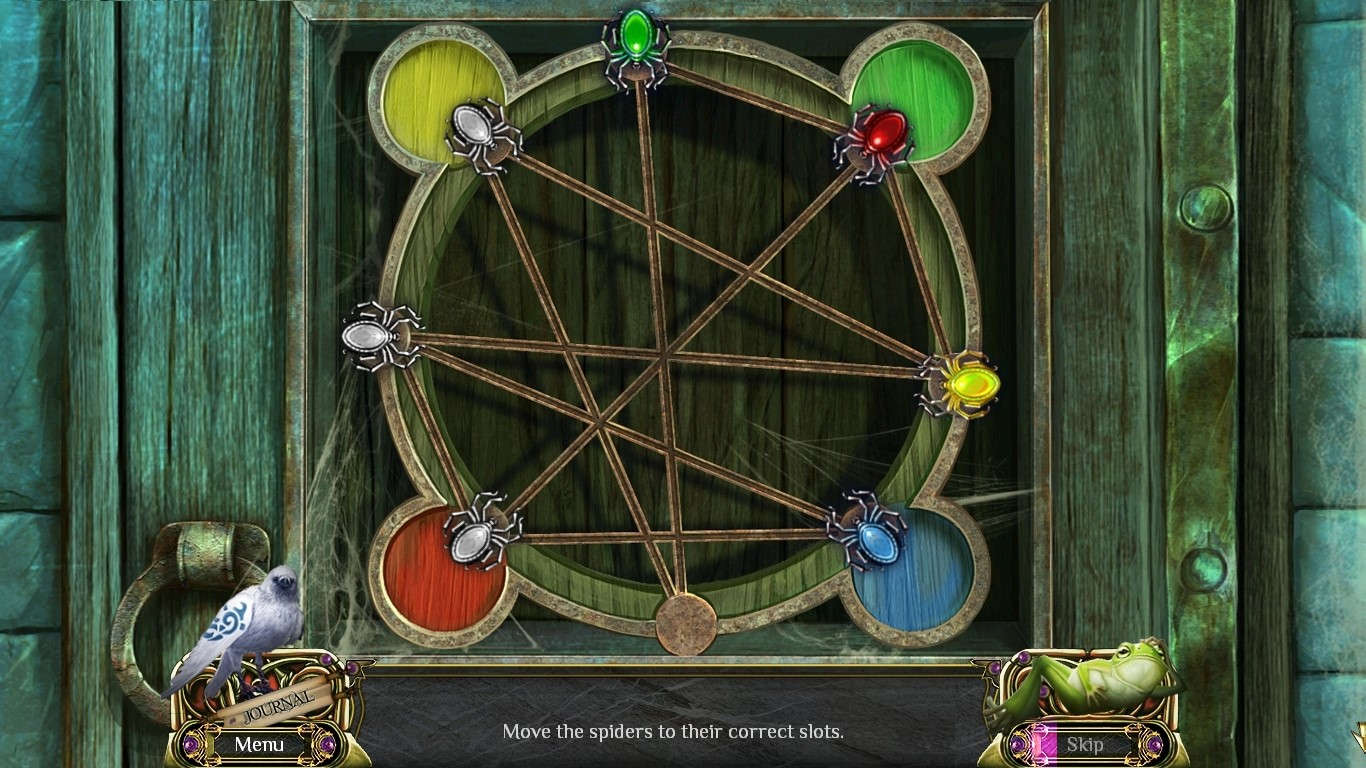Viewport: 1366px width, 768px height.
Task: Select the blue gem spider near the blue slot
Action: (x=875, y=540)
